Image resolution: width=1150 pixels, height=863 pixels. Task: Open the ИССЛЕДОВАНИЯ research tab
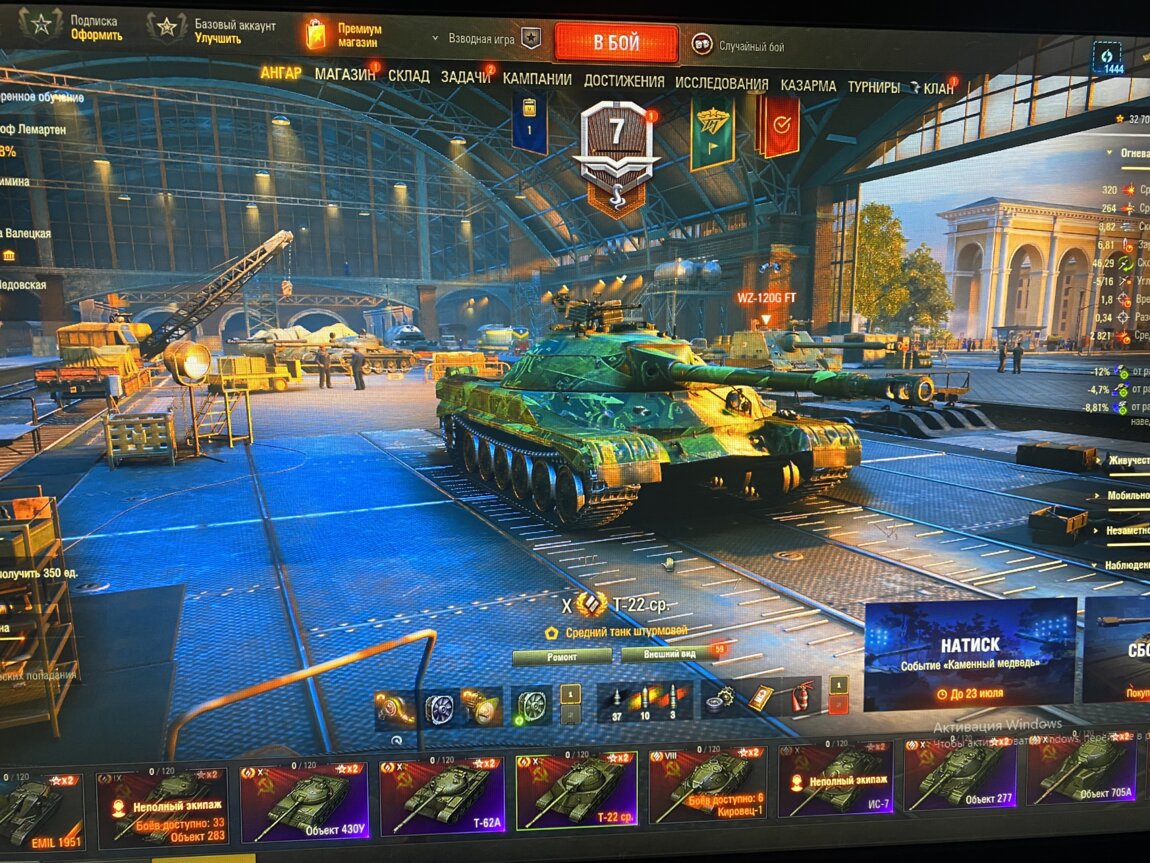[x=721, y=84]
